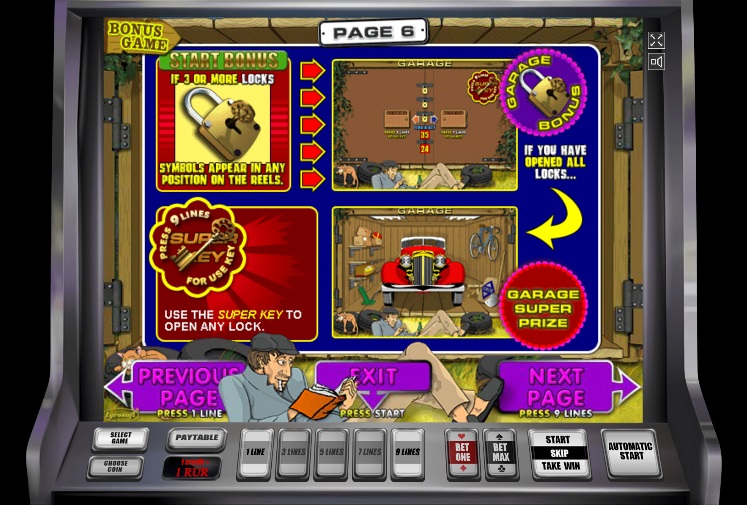The image size is (747, 505).
Task: Click the Bet One button
Action: click(x=462, y=453)
